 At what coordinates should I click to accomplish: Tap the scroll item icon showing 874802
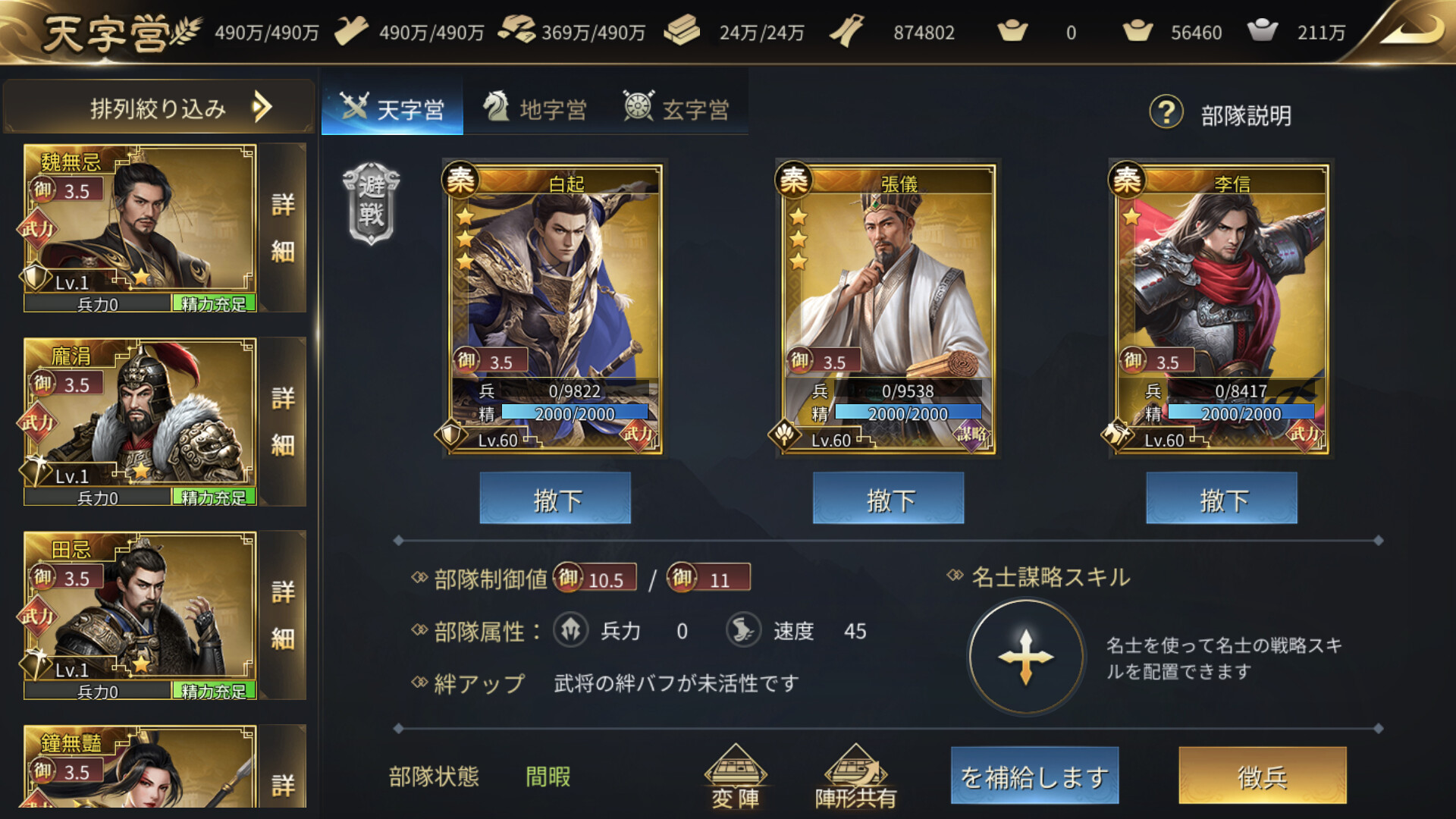(x=846, y=30)
